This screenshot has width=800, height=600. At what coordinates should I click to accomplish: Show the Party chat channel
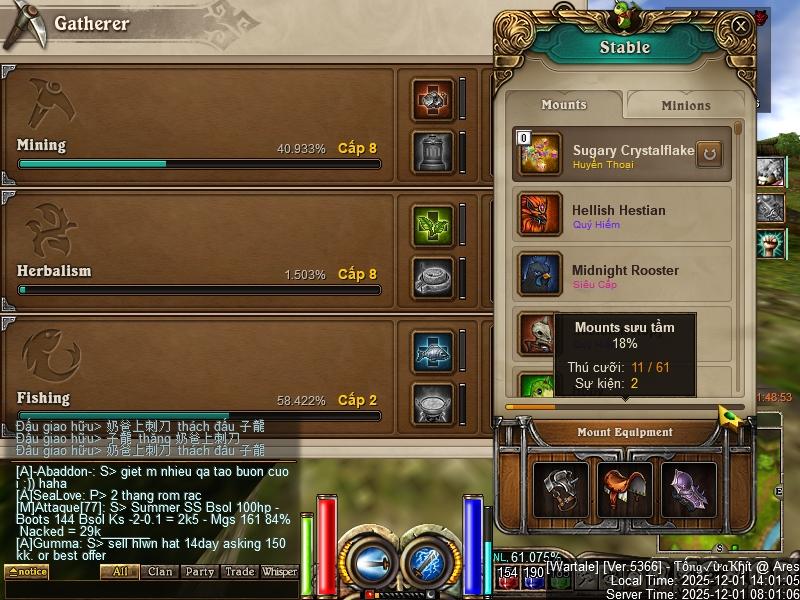[x=200, y=572]
